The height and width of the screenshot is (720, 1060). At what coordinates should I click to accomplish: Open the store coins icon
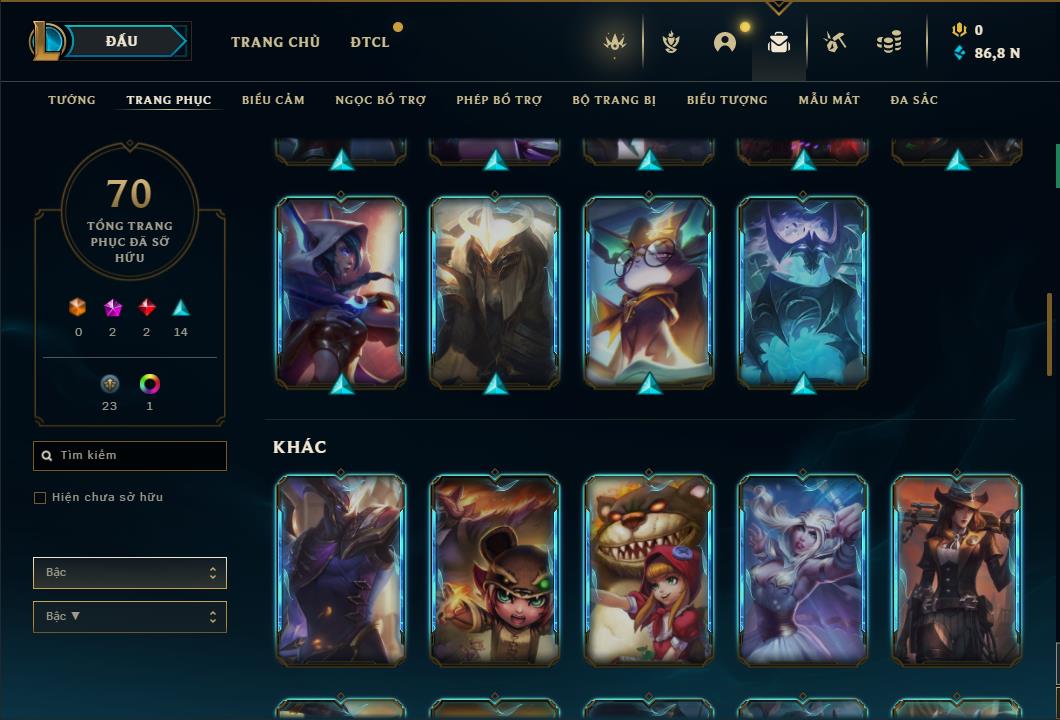click(x=888, y=42)
